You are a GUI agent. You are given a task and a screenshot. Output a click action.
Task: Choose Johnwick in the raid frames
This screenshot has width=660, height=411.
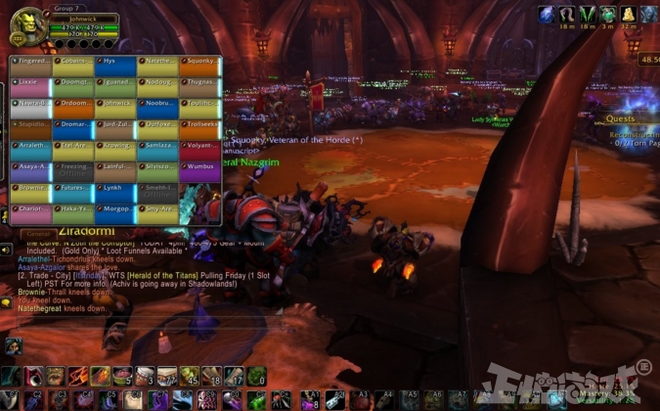115,105
